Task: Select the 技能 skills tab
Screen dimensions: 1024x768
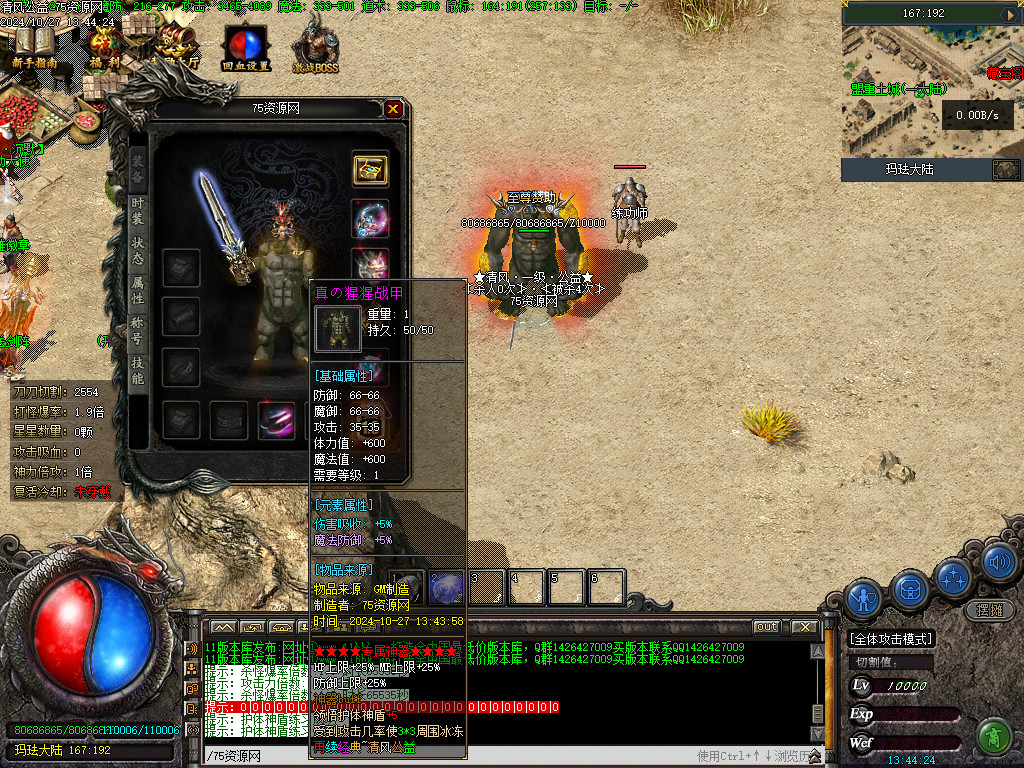Action: (x=138, y=370)
